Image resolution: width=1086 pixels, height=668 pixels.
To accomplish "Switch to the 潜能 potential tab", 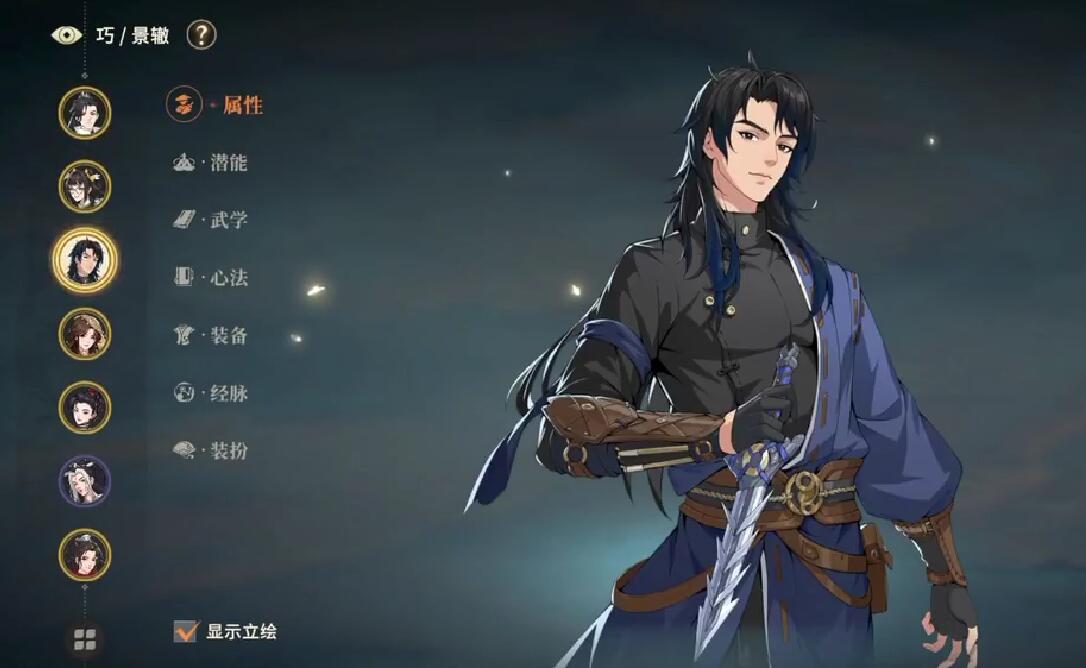I will point(227,163).
